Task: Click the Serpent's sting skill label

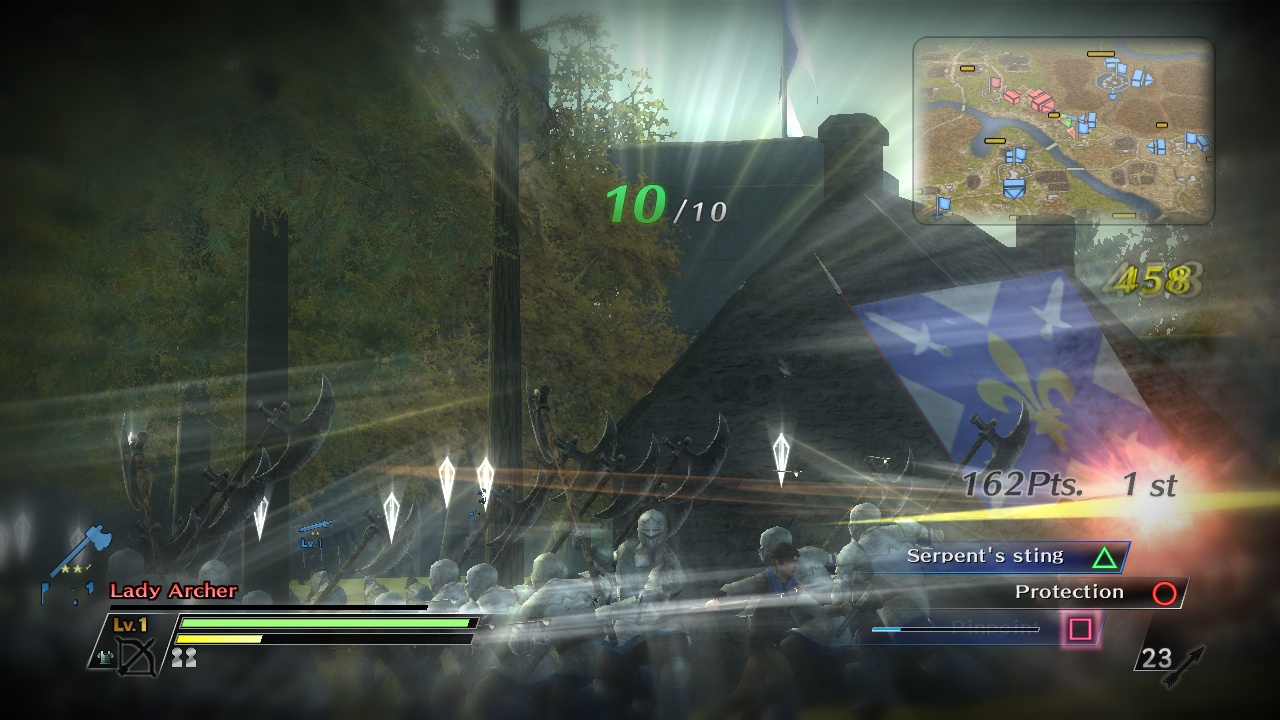Action: (983, 556)
